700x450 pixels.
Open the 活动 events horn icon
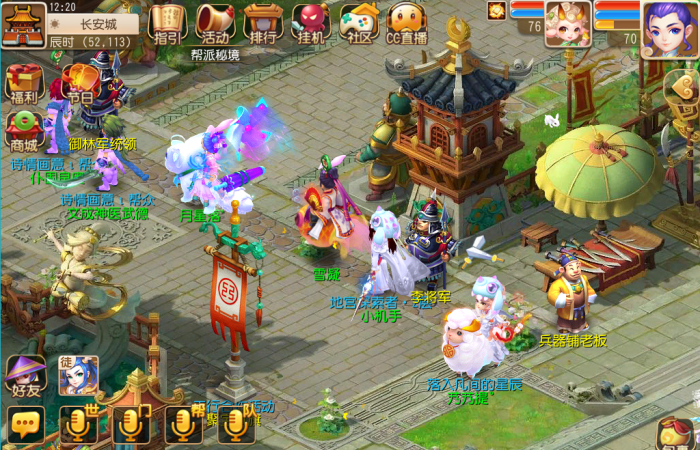pyautogui.click(x=214, y=22)
